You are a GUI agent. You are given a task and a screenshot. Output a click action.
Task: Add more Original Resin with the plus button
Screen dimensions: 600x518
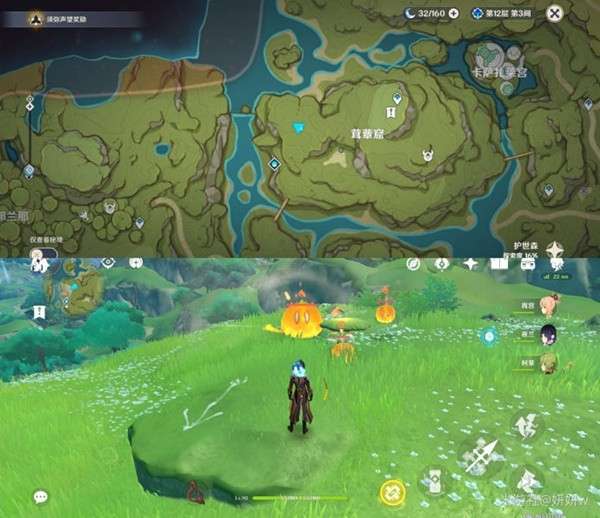[454, 13]
